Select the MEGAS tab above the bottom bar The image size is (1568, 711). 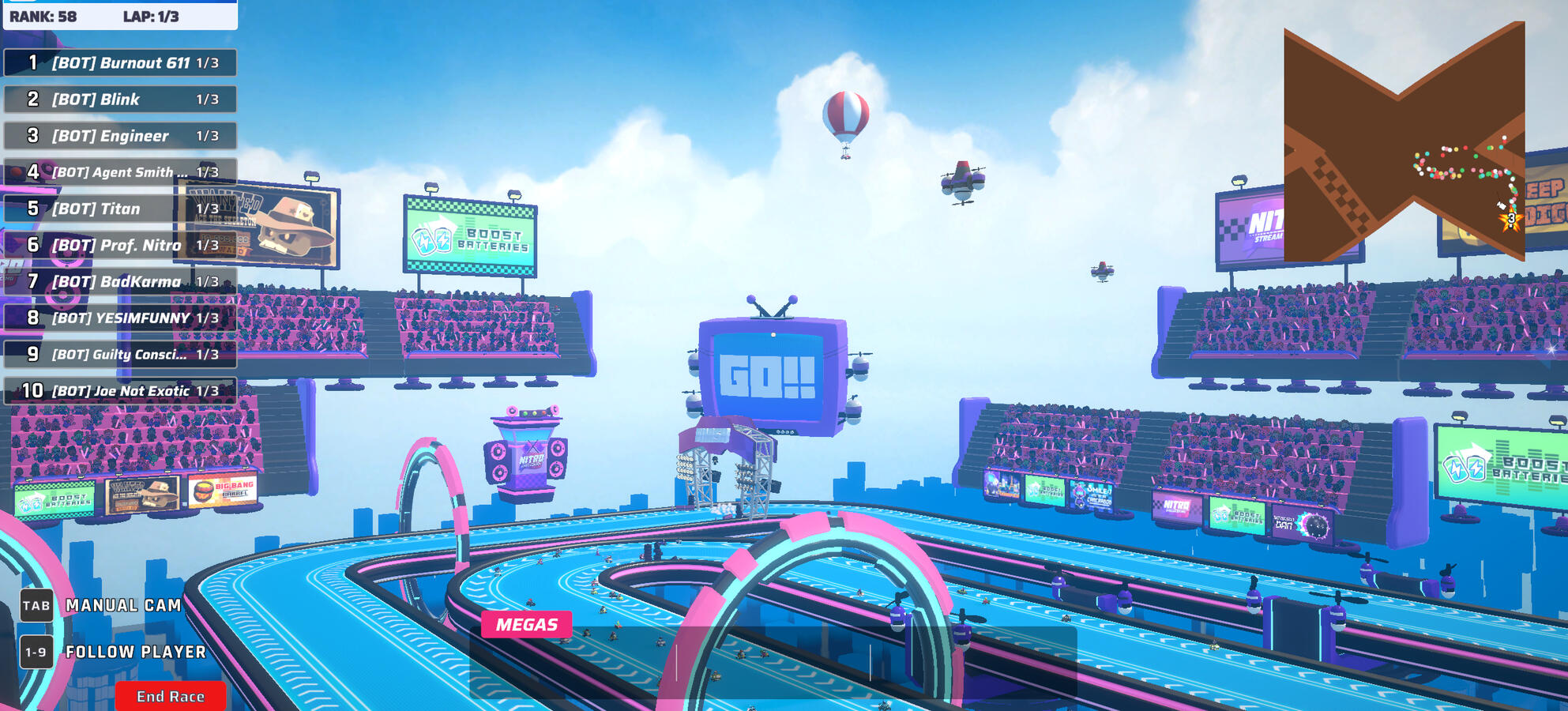[528, 623]
